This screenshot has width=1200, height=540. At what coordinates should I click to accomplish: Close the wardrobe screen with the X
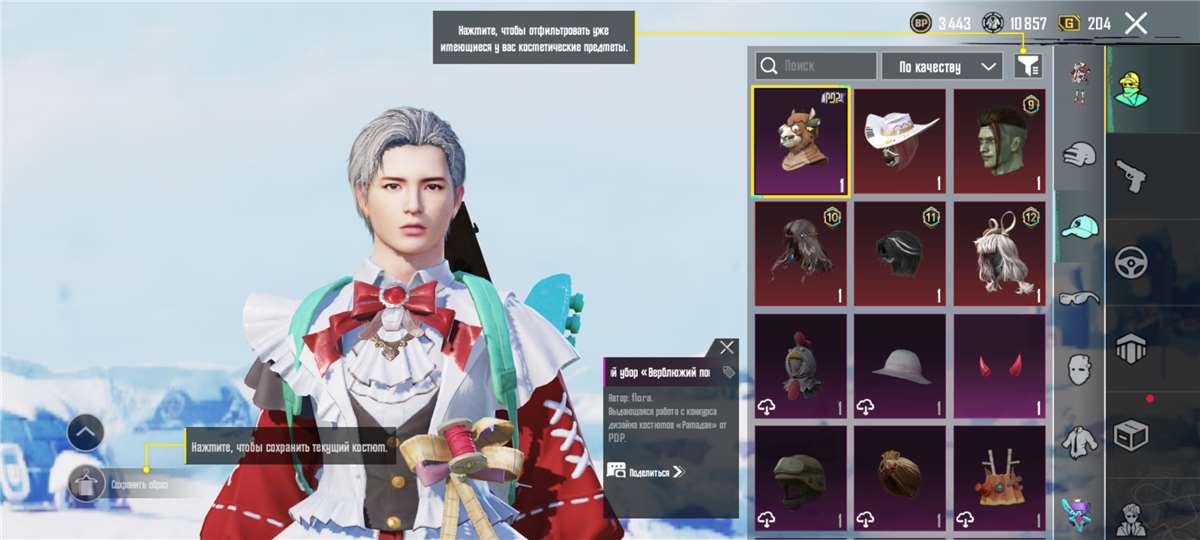[x=1135, y=24]
